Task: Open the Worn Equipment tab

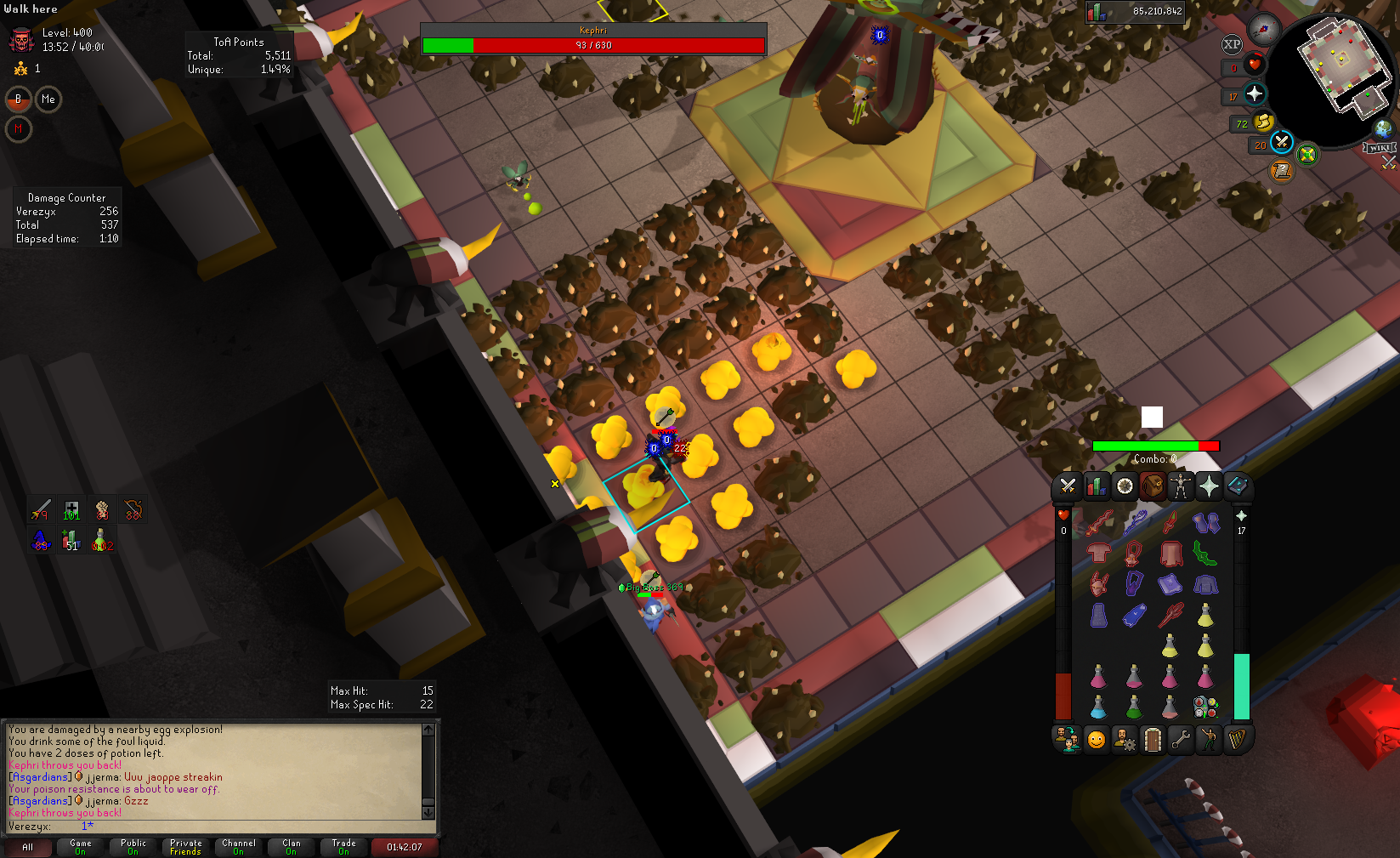Action: pyautogui.click(x=1180, y=486)
